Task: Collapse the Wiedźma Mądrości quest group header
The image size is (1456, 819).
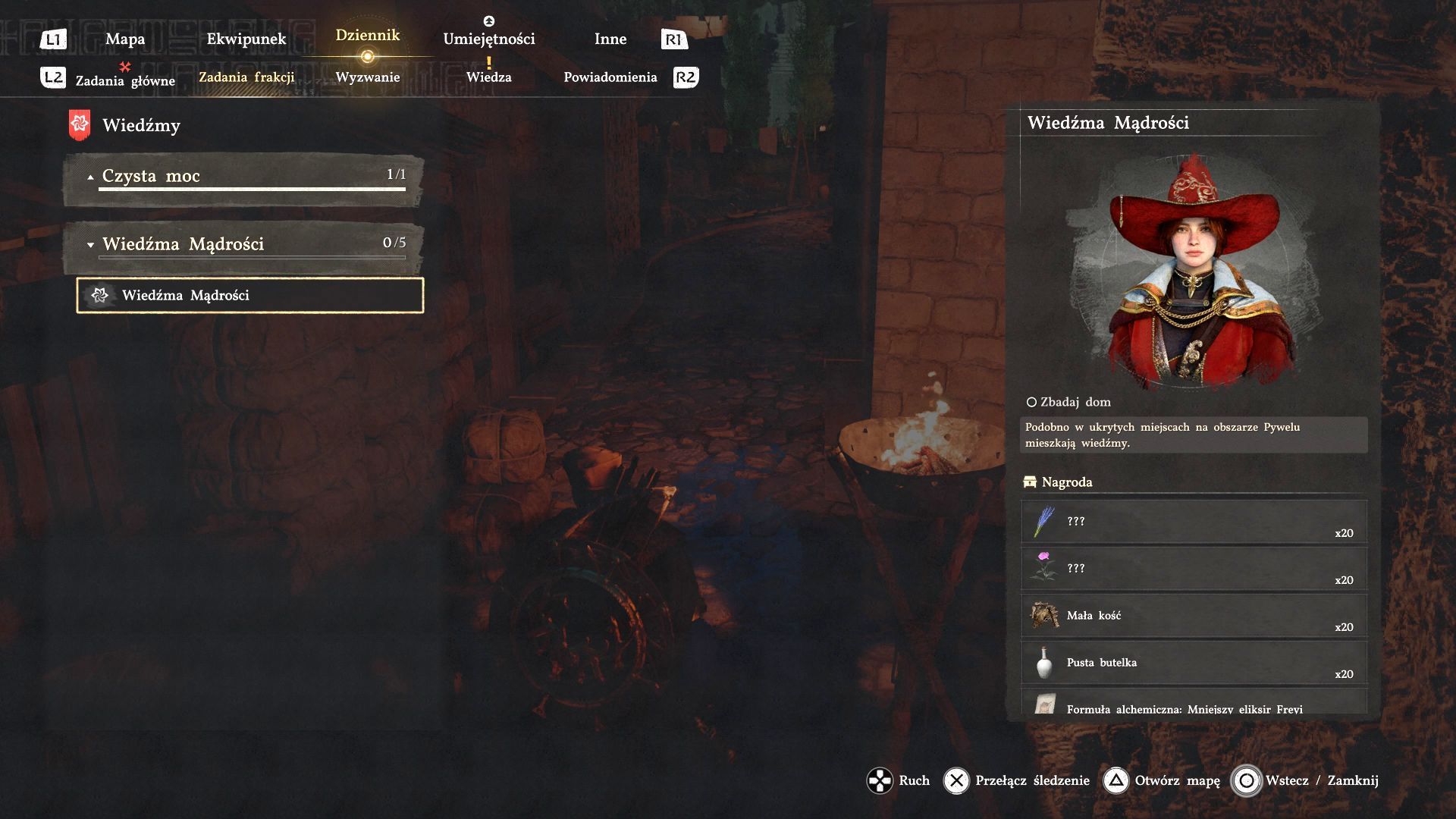Action: [x=244, y=244]
